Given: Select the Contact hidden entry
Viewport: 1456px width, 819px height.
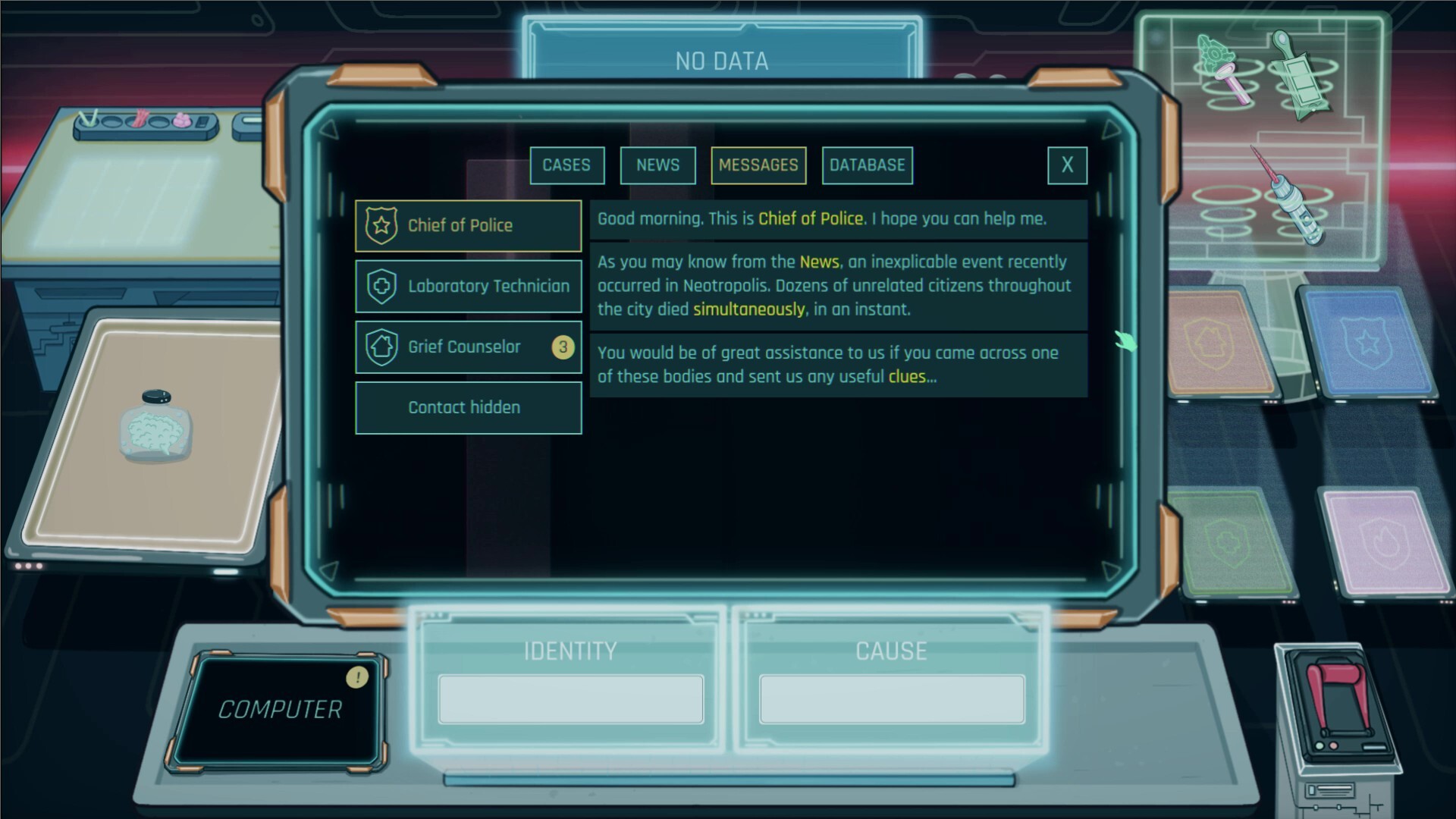Looking at the screenshot, I should click(x=464, y=407).
